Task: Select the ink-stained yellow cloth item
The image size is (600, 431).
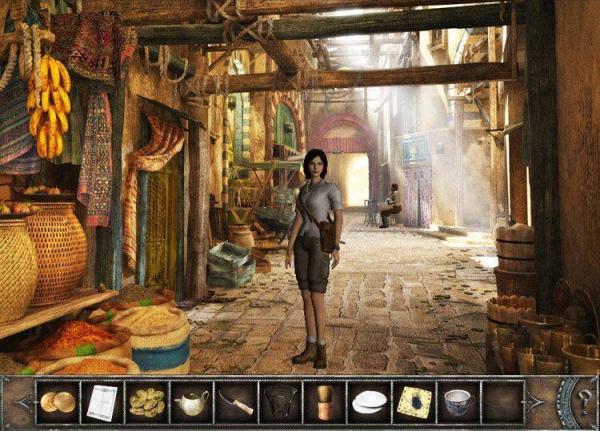Action: (x=414, y=402)
